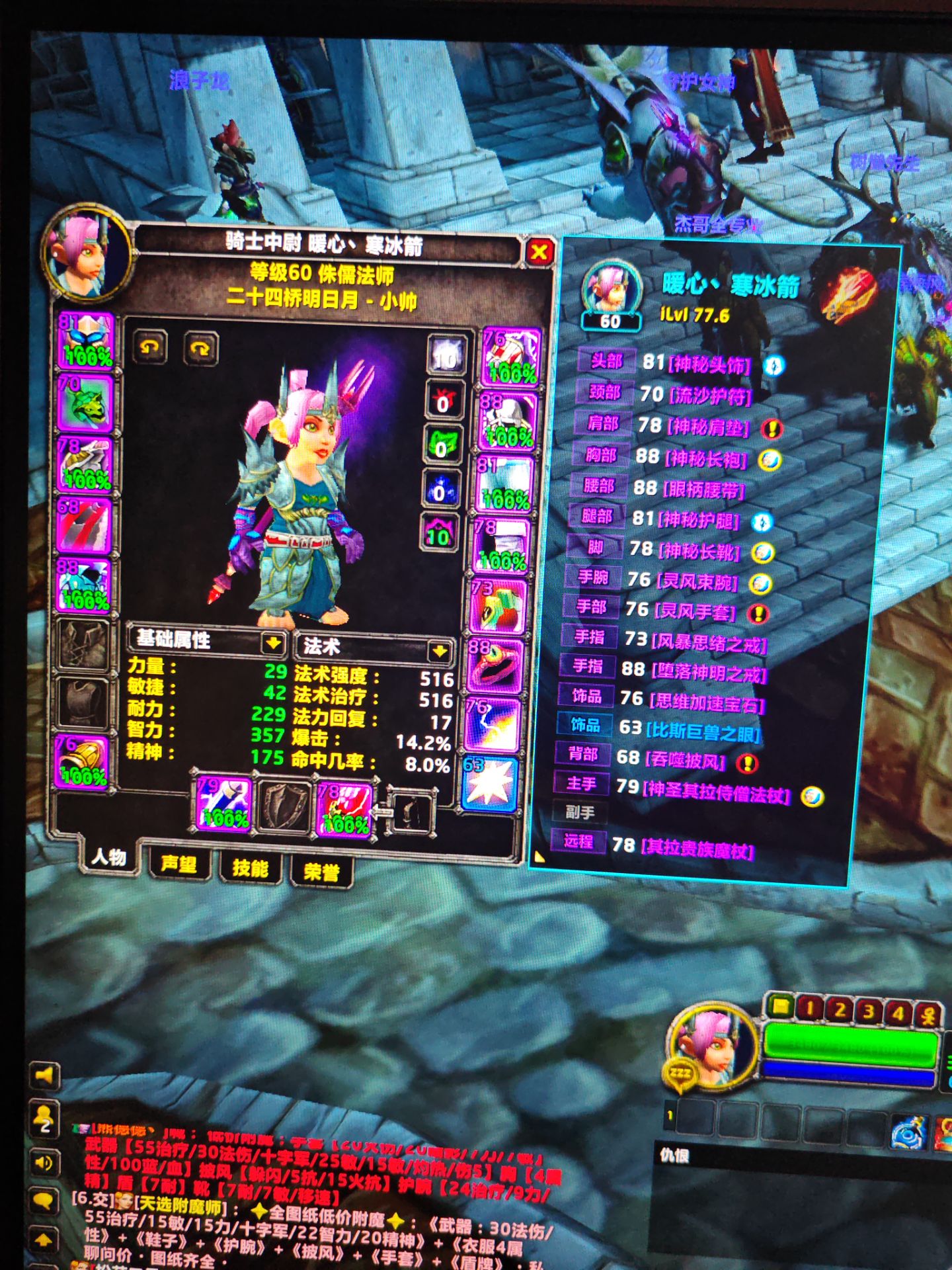
Task: Click the white starburst trinket slot
Action: click(x=489, y=785)
